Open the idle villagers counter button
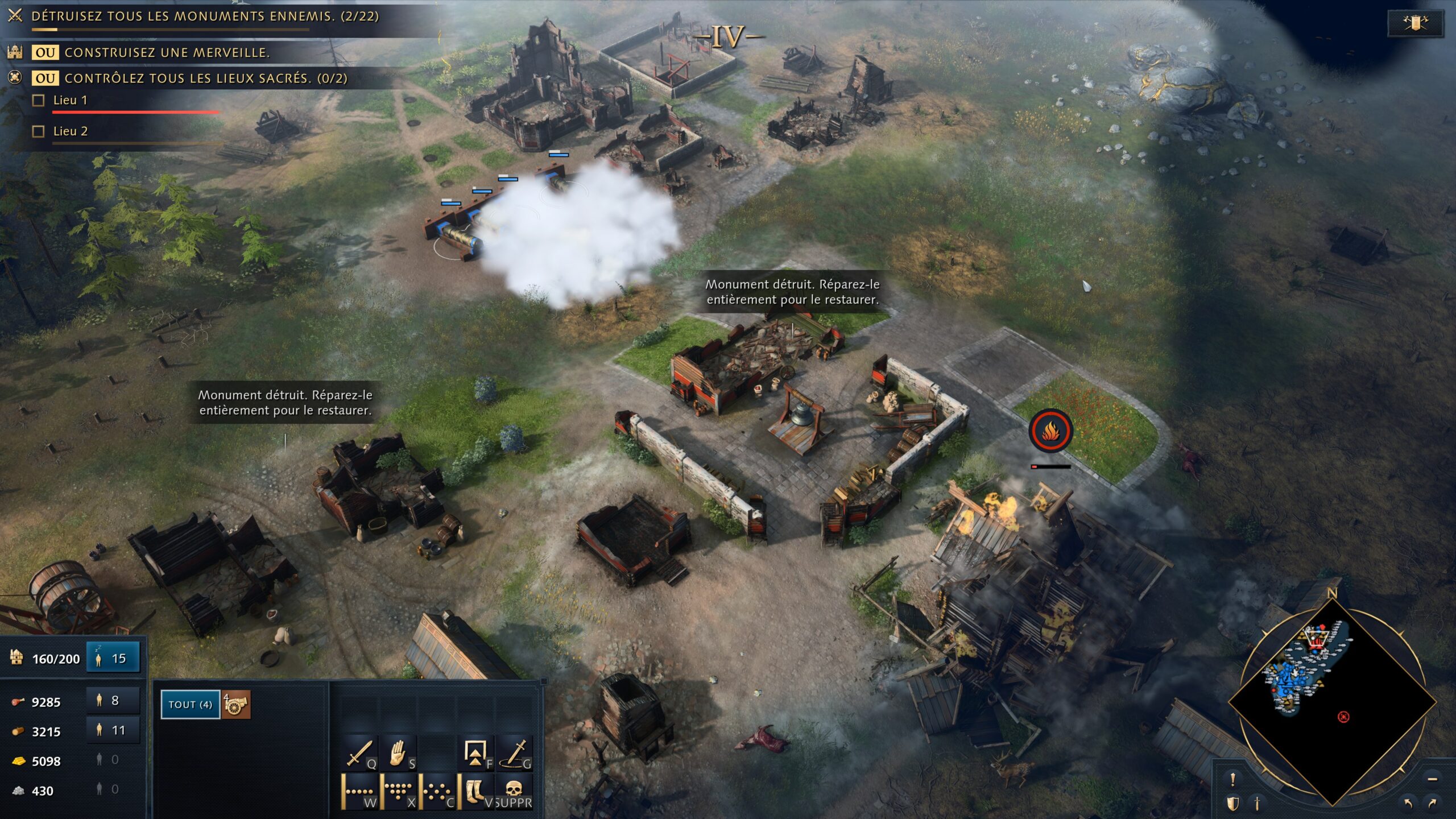The width and height of the screenshot is (1456, 819). point(113,658)
